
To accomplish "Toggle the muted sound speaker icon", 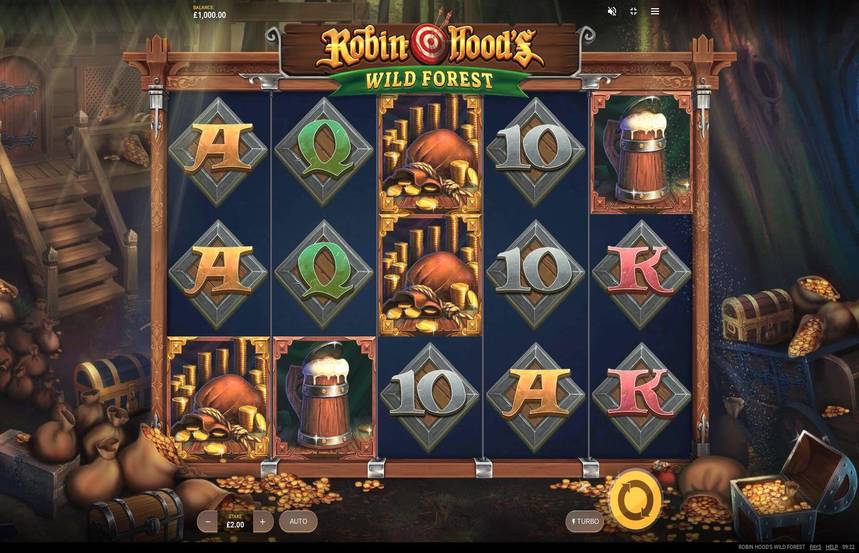I will 612,11.
